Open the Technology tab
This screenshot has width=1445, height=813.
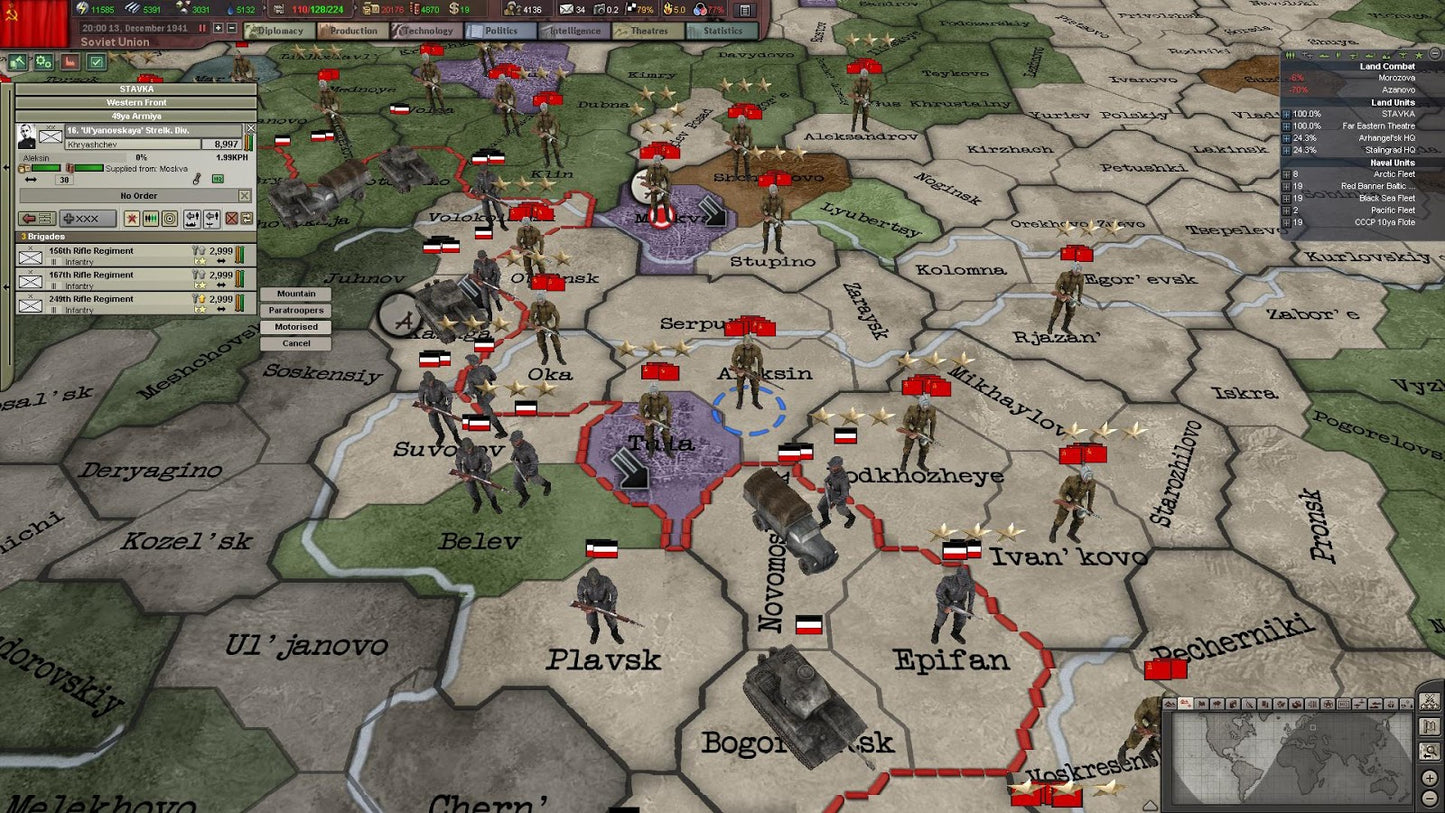coord(427,31)
